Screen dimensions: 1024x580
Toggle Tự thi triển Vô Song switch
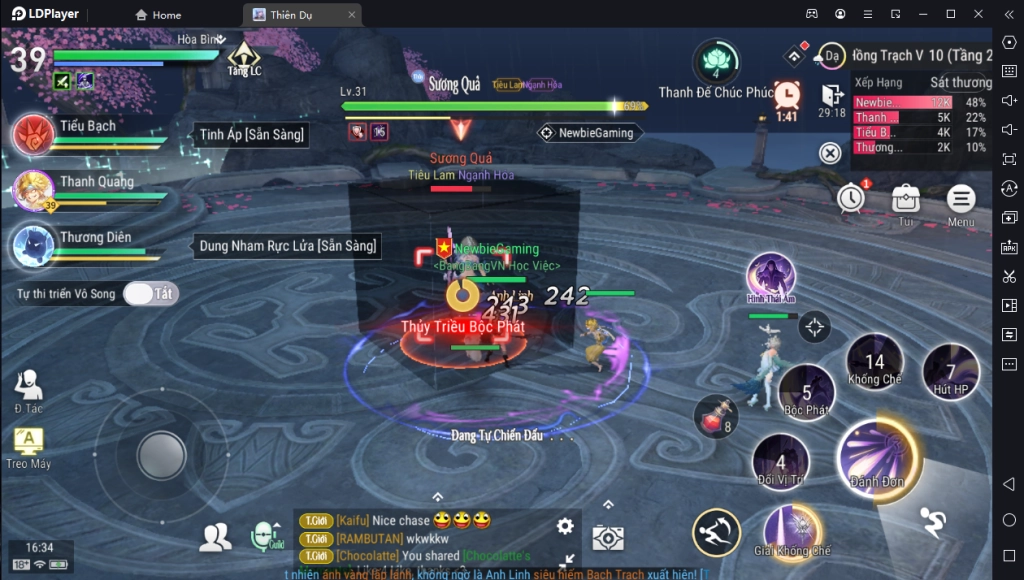150,294
